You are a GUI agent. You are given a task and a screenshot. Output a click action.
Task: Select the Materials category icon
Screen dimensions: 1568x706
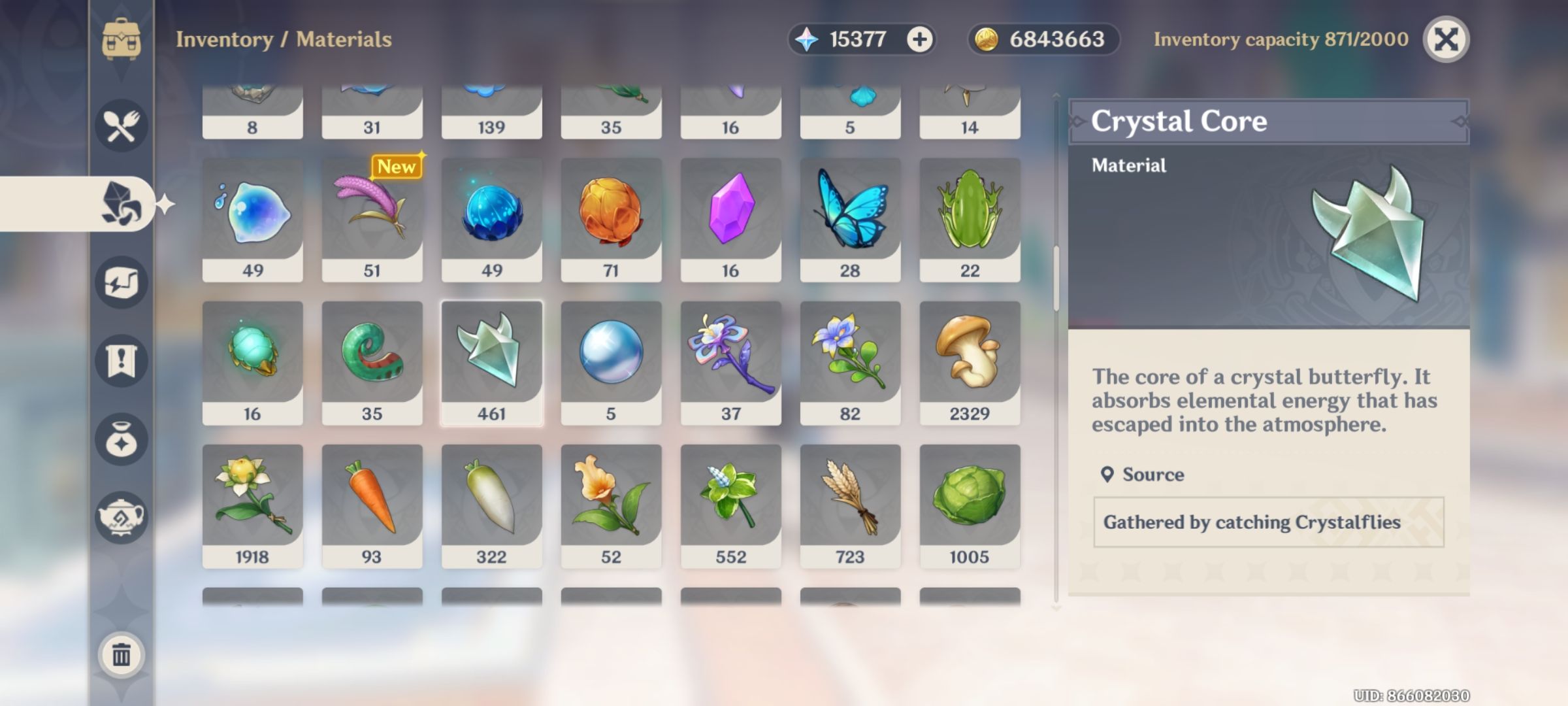click(x=120, y=204)
